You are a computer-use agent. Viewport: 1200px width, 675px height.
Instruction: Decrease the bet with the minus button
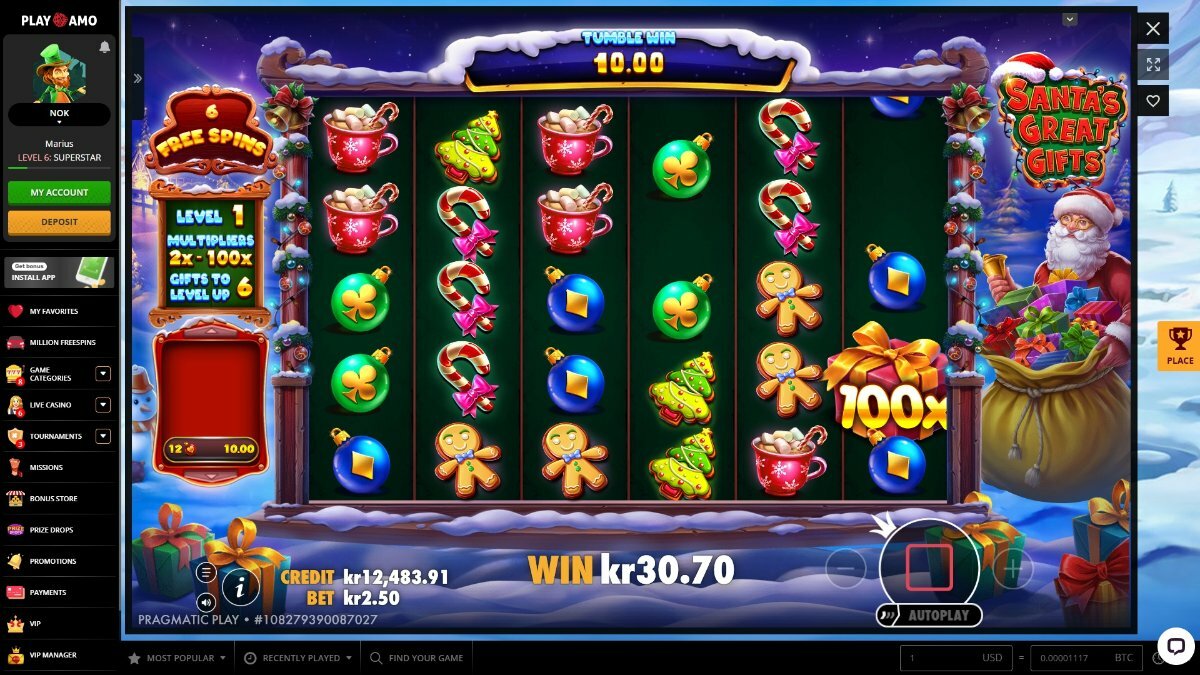(846, 569)
